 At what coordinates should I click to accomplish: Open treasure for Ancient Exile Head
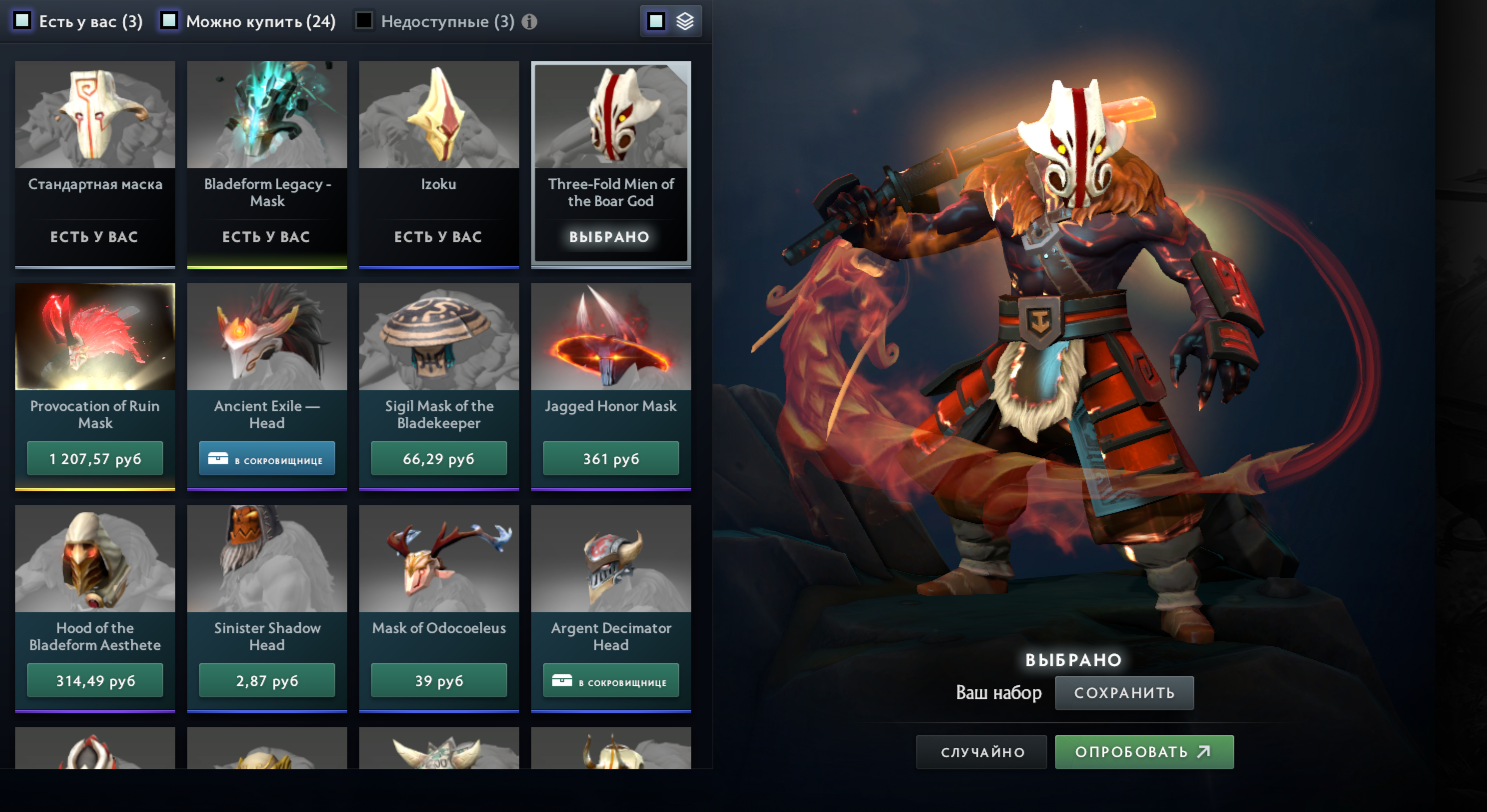click(267, 459)
